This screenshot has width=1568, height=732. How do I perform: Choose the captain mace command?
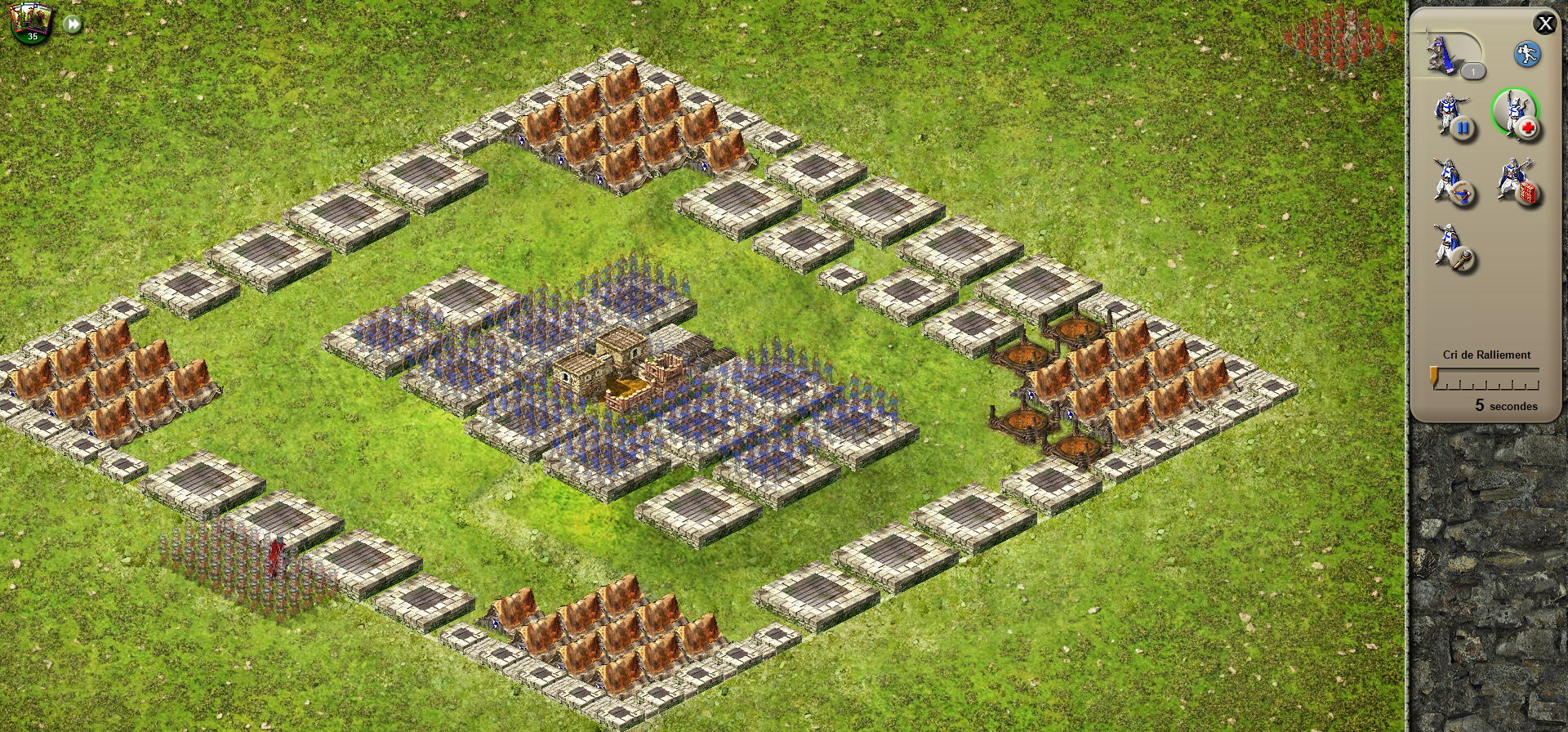1454,249
